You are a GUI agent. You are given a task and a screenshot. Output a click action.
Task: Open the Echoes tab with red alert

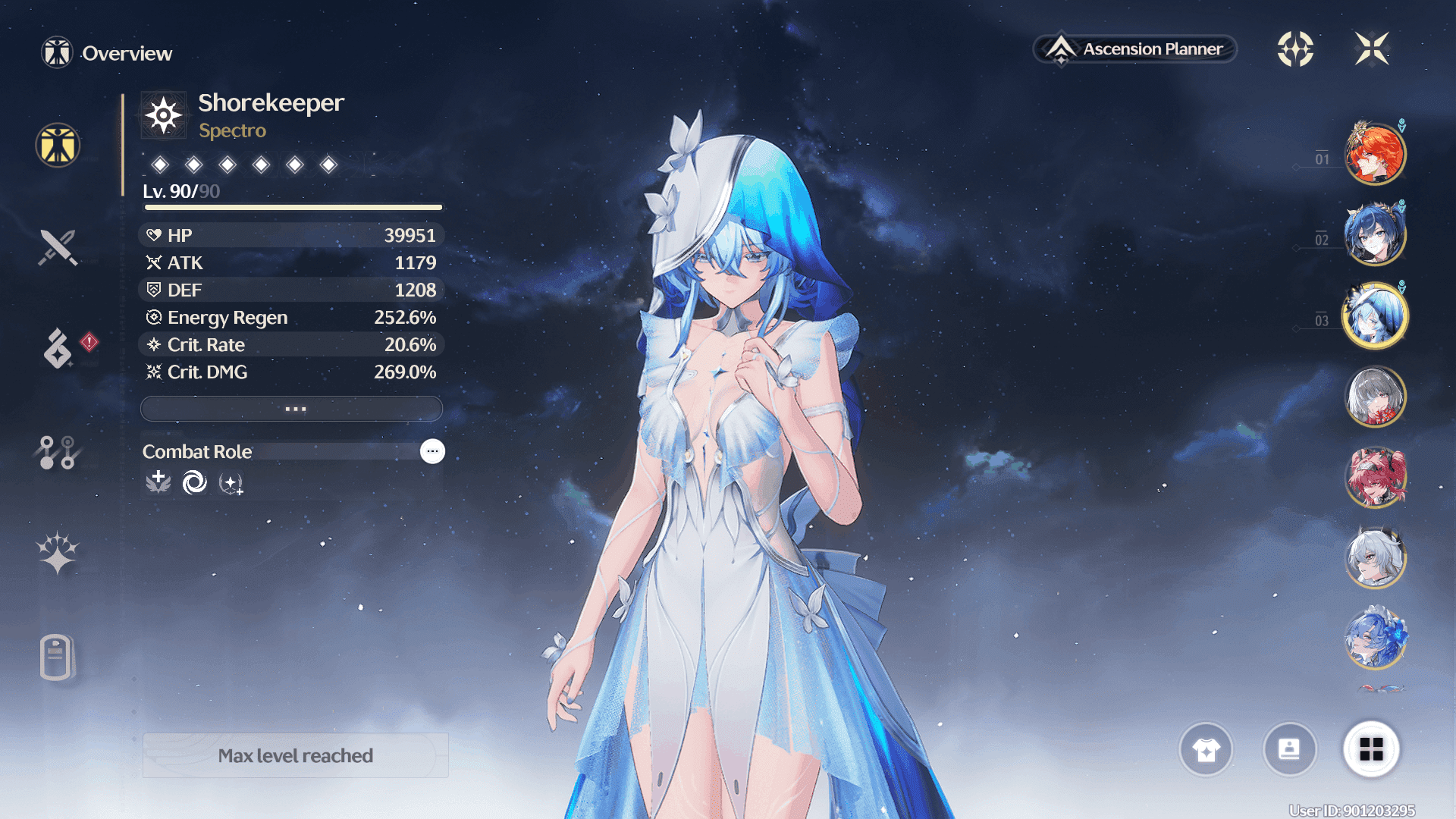59,348
